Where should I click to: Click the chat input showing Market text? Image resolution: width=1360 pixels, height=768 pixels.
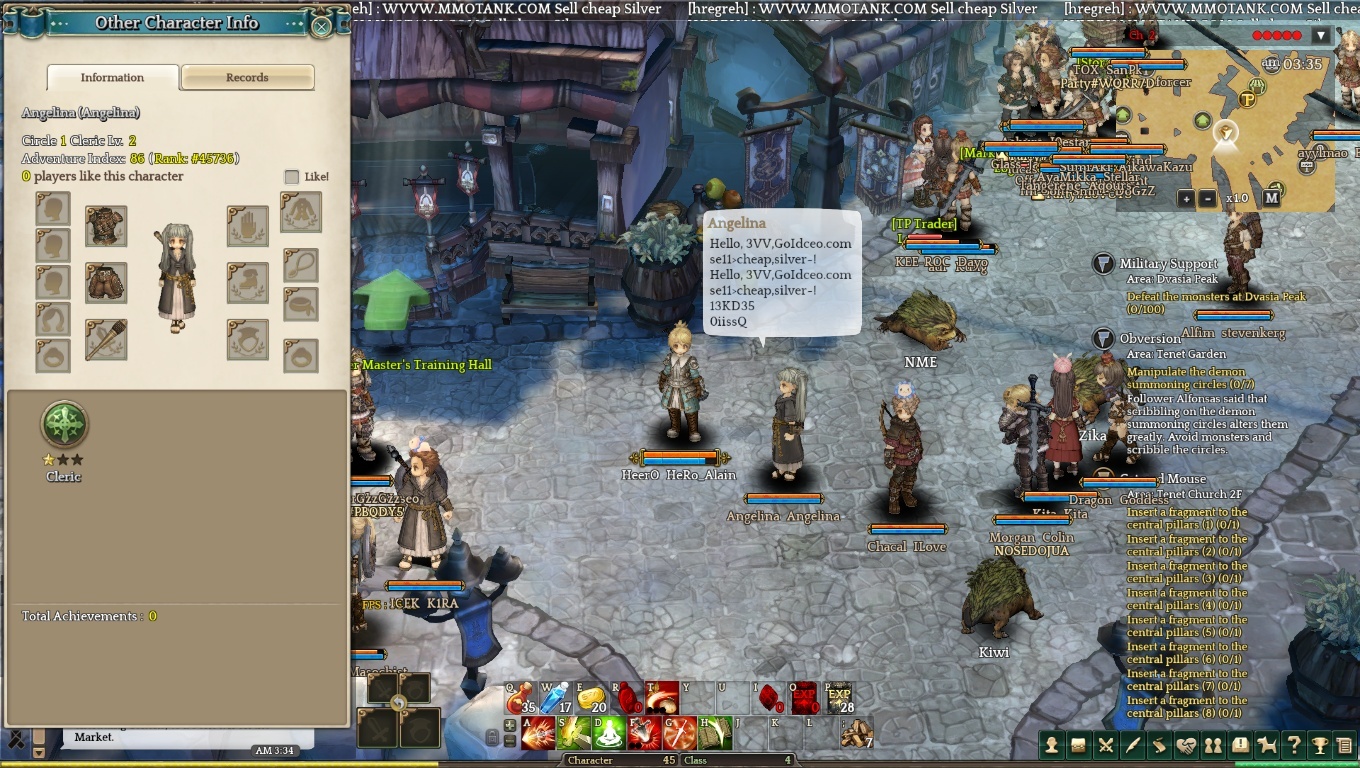pyautogui.click(x=93, y=737)
